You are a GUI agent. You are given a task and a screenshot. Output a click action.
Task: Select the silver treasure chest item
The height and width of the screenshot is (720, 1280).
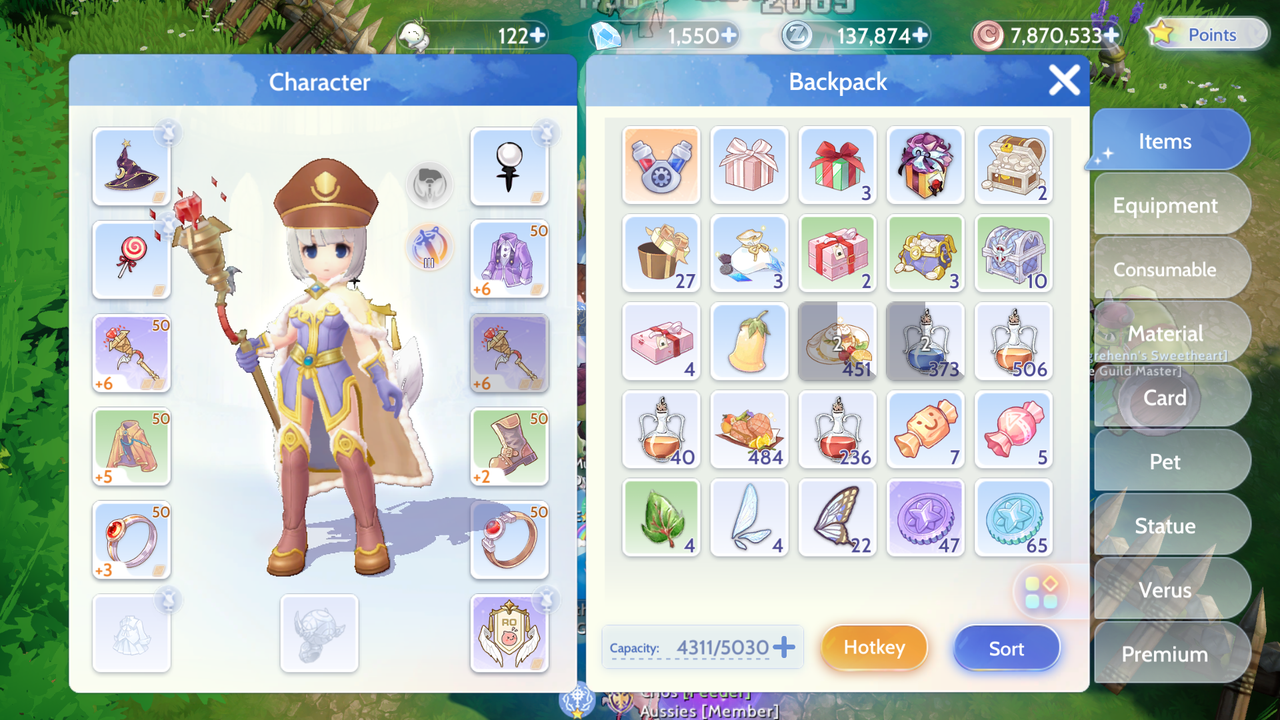(1013, 253)
